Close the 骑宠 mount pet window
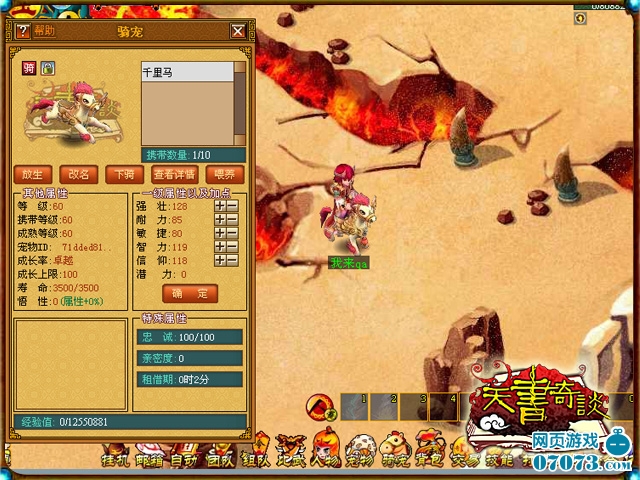 (x=237, y=31)
